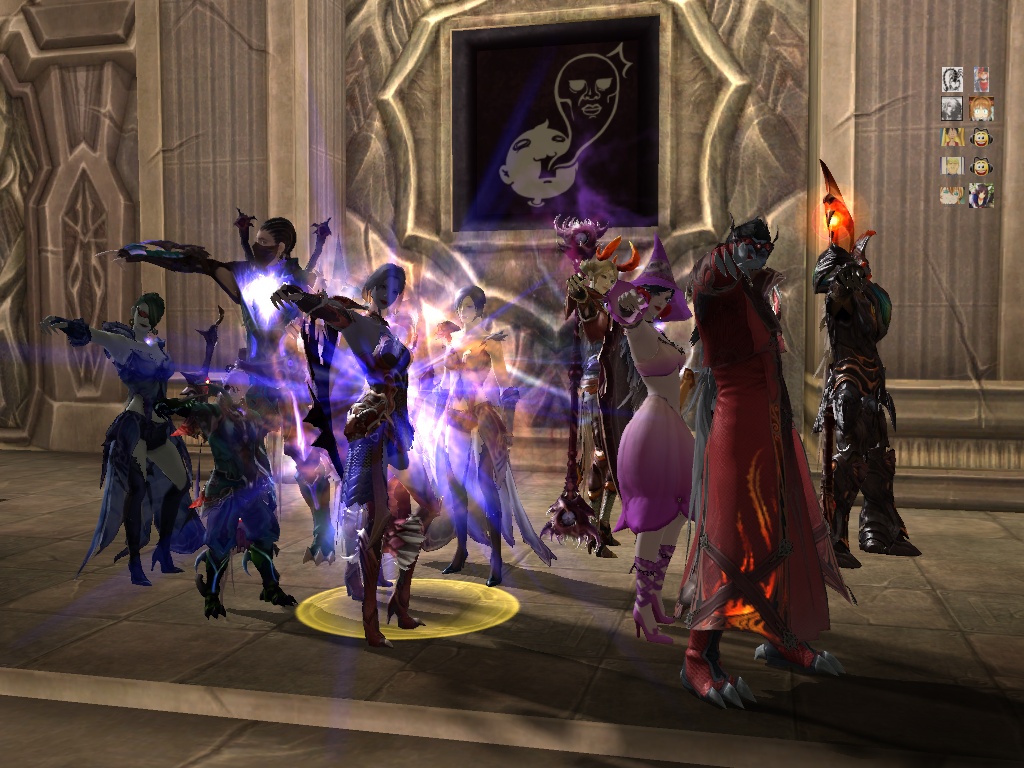Choose the brown-haired green-eyed anime girl avatar
The width and height of the screenshot is (1024, 768).
pyautogui.click(x=981, y=108)
